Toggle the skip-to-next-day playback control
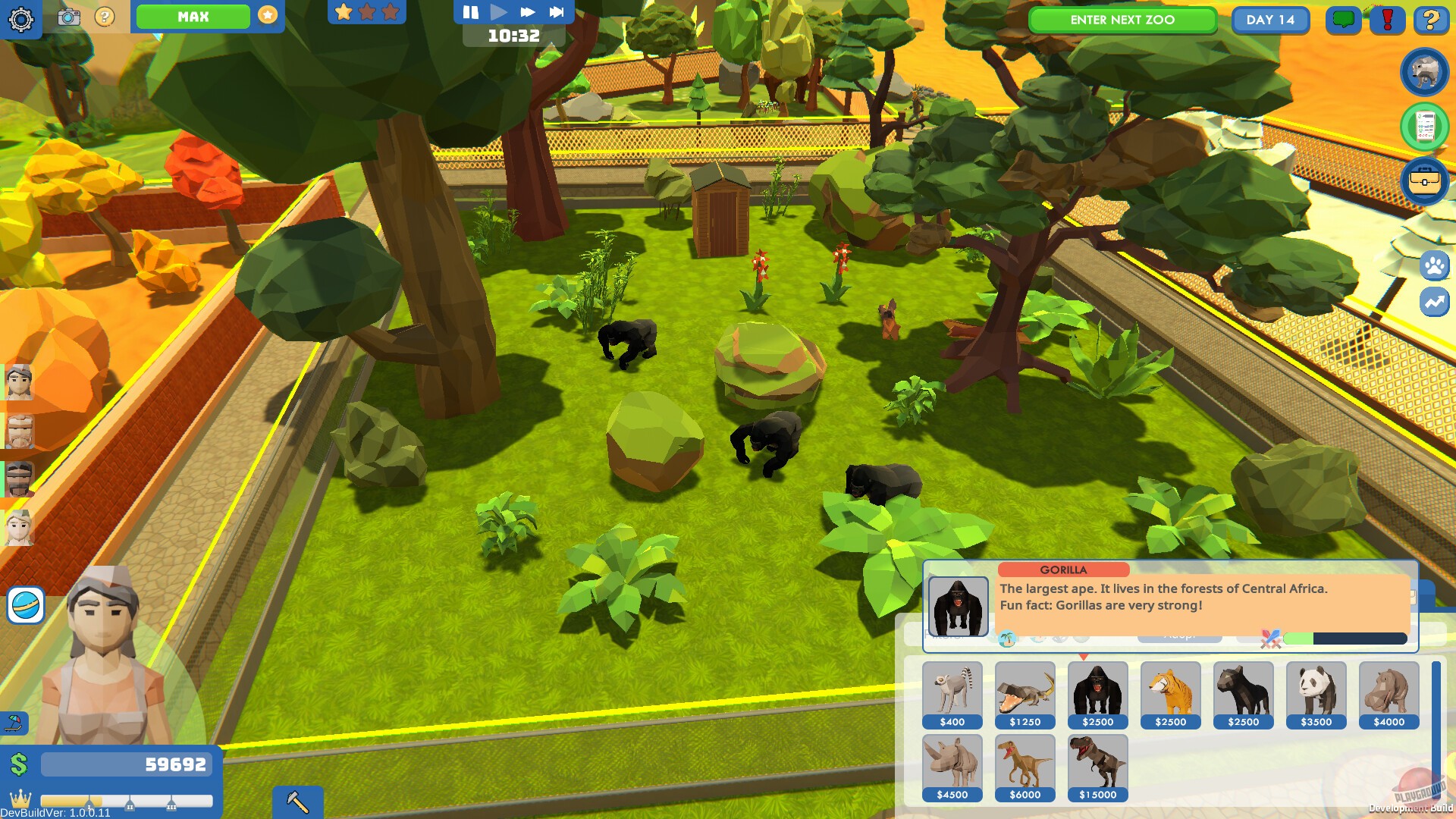Viewport: 1456px width, 819px height. coord(557,11)
